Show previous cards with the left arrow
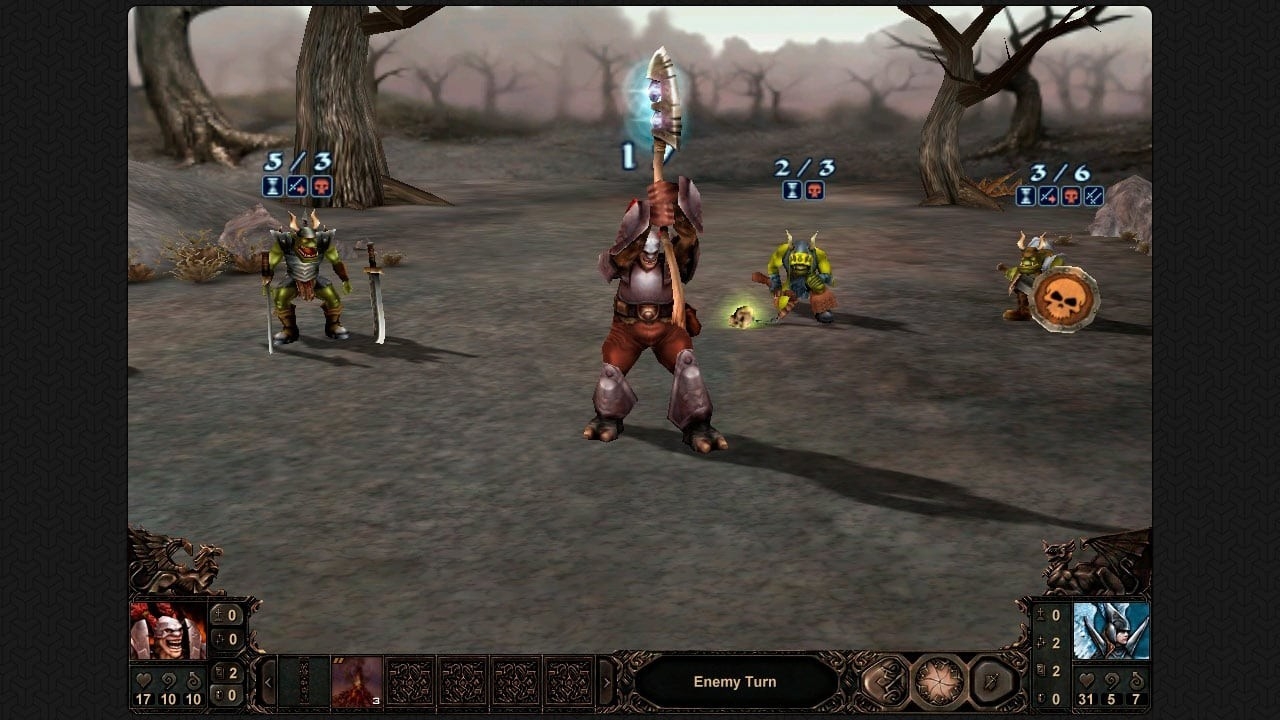1280x720 pixels. pos(268,683)
